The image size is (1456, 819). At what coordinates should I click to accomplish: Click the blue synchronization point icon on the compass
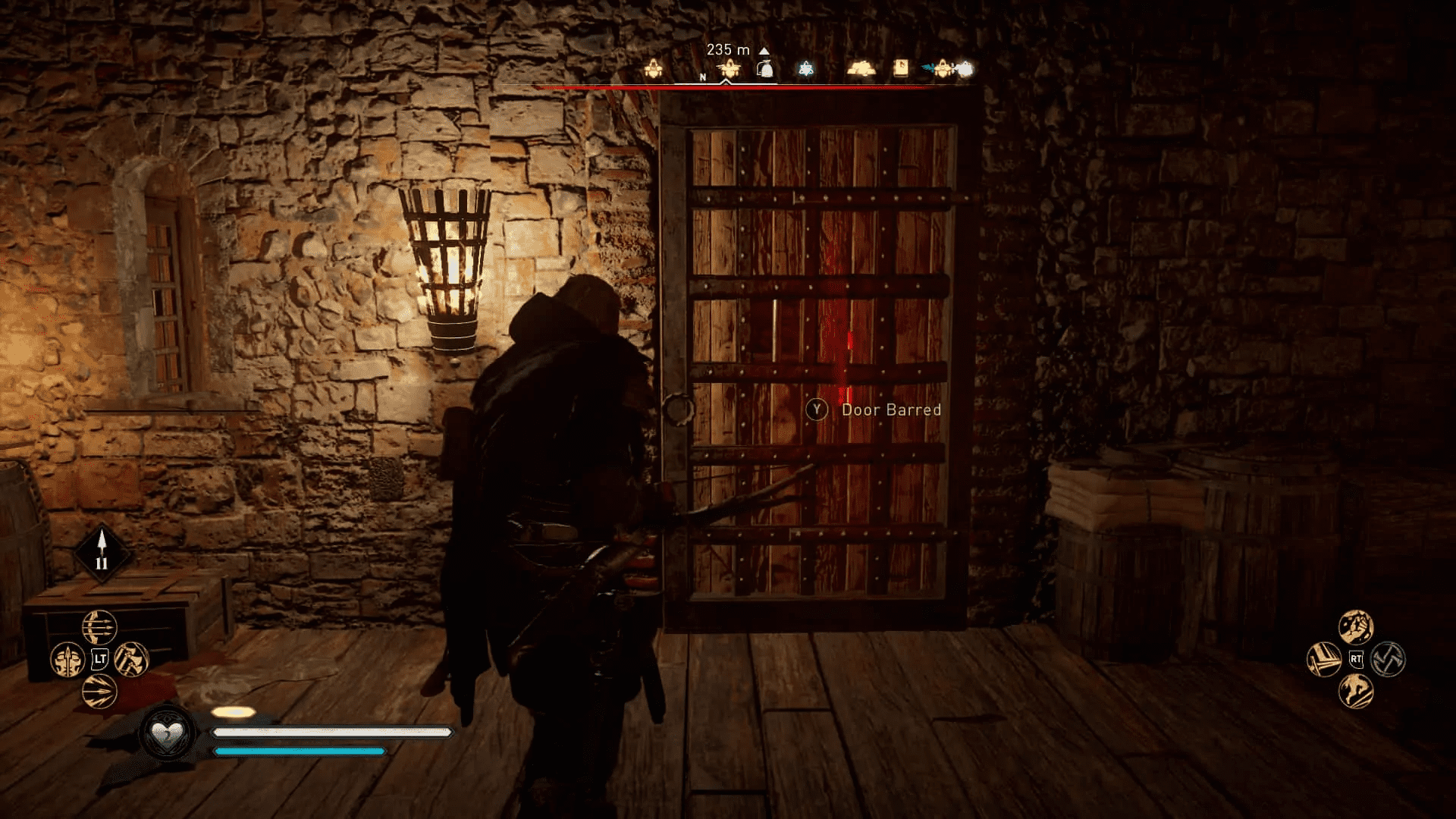(x=805, y=70)
